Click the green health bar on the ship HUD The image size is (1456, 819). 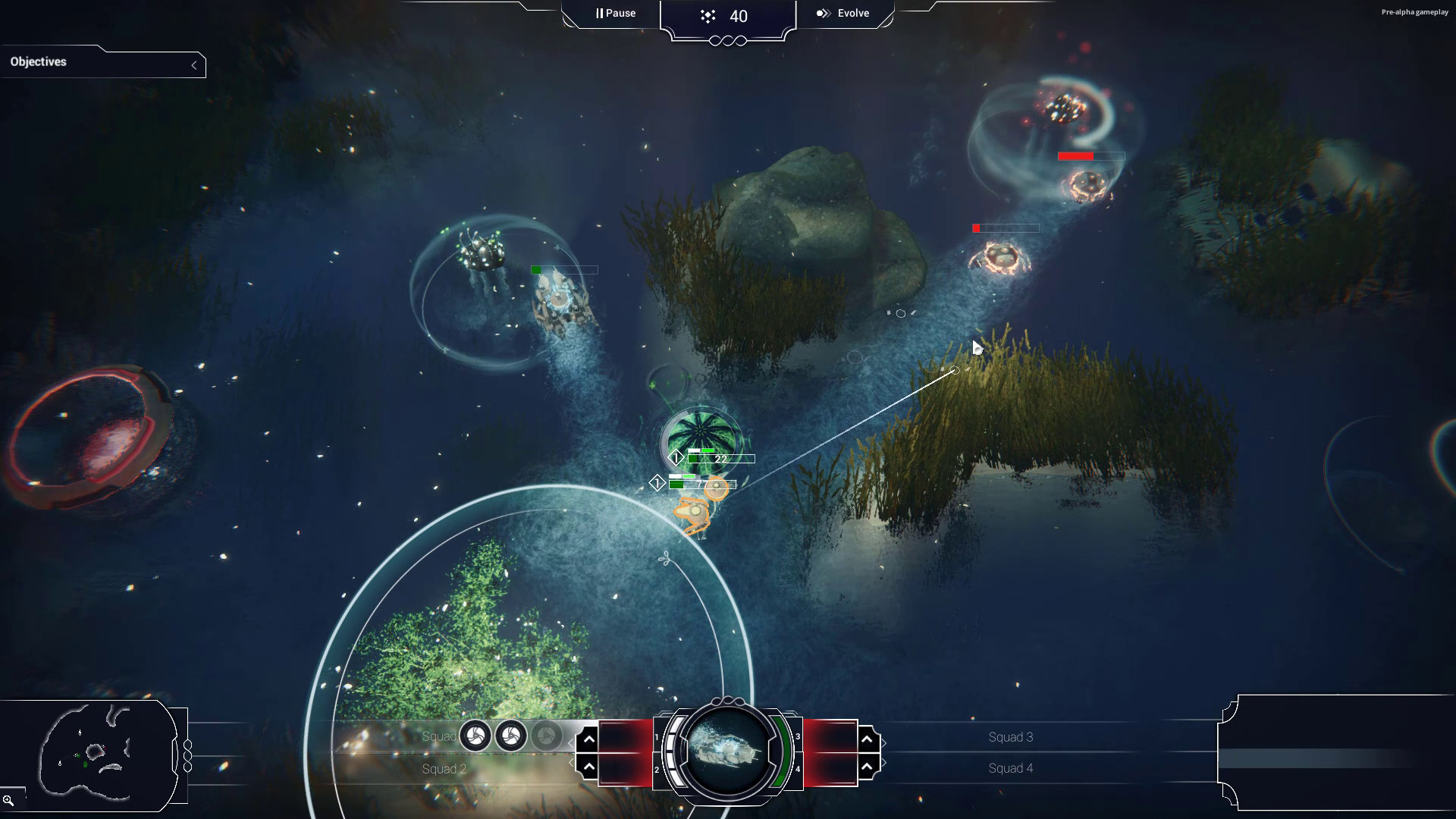pyautogui.click(x=783, y=749)
